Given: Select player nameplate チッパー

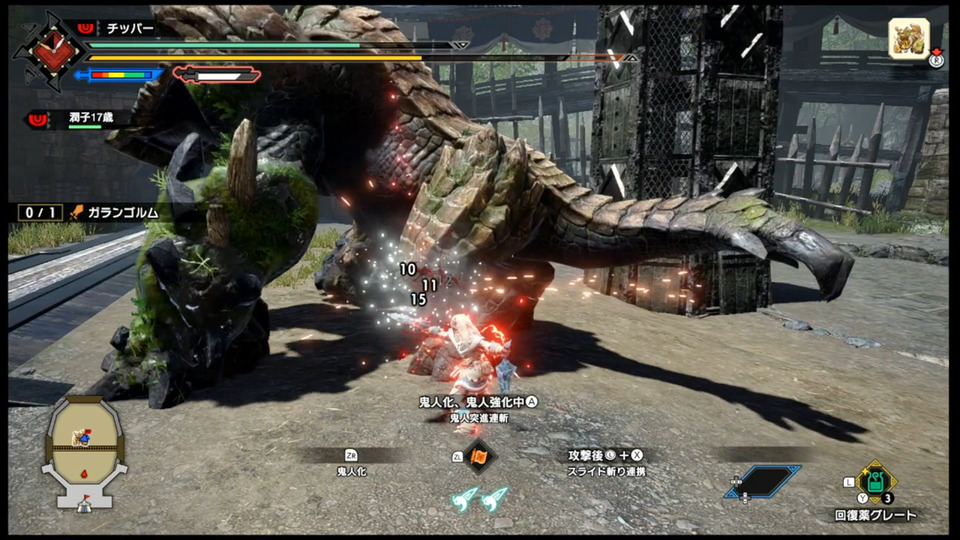Looking at the screenshot, I should point(129,28).
